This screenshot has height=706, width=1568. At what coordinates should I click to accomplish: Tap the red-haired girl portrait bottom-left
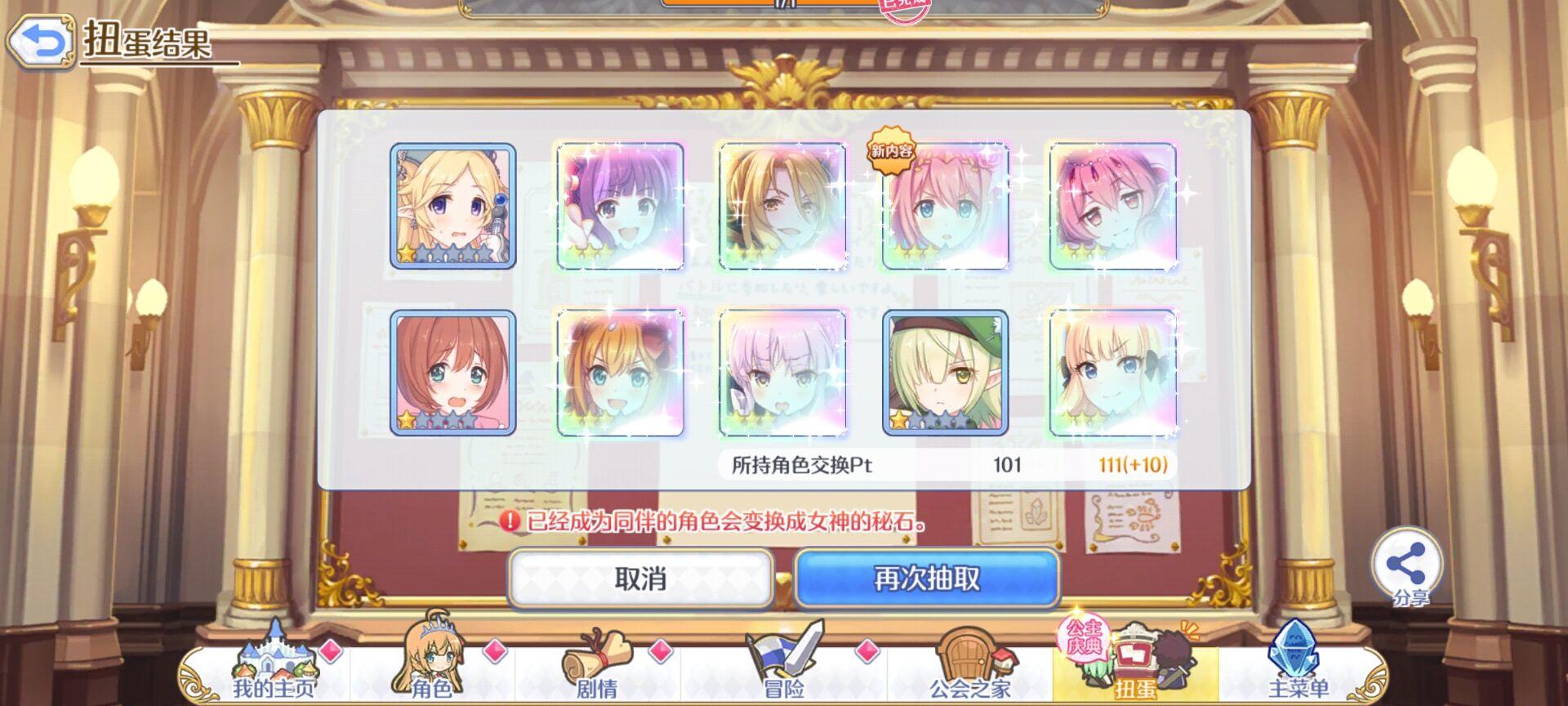(x=453, y=372)
